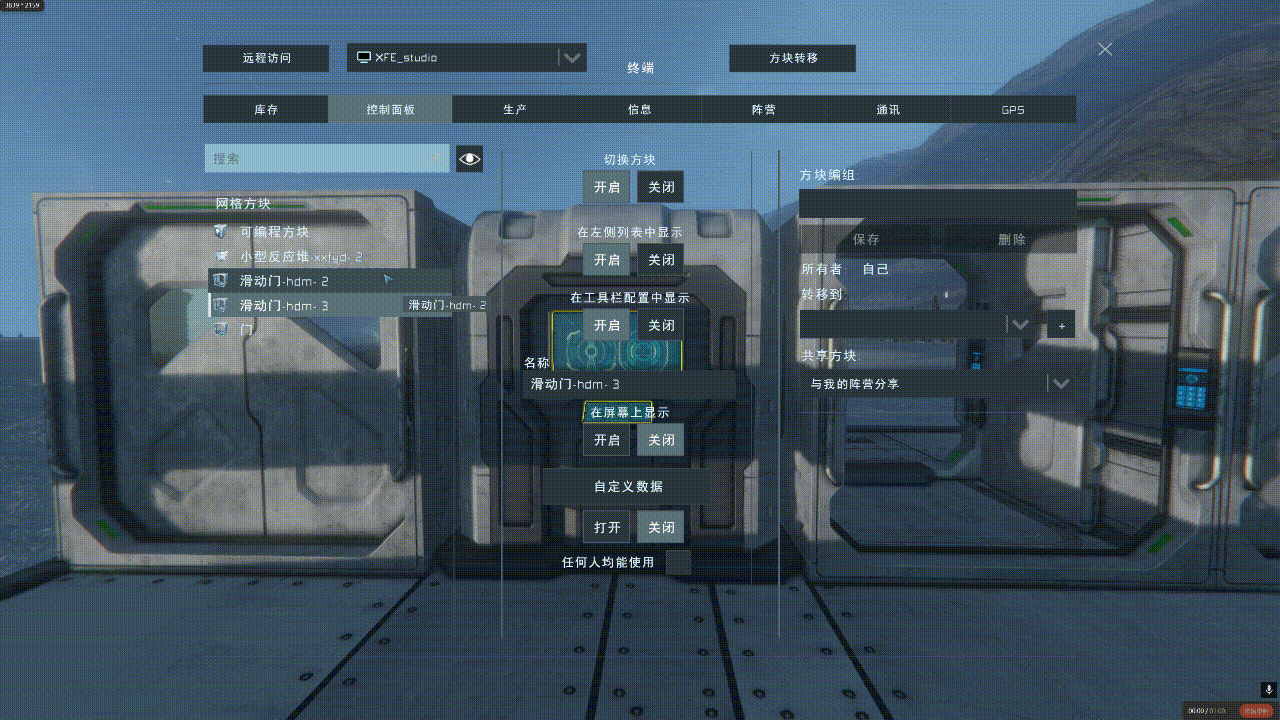Click the 方块转移 block transfer button
1280x720 pixels.
[x=792, y=58]
